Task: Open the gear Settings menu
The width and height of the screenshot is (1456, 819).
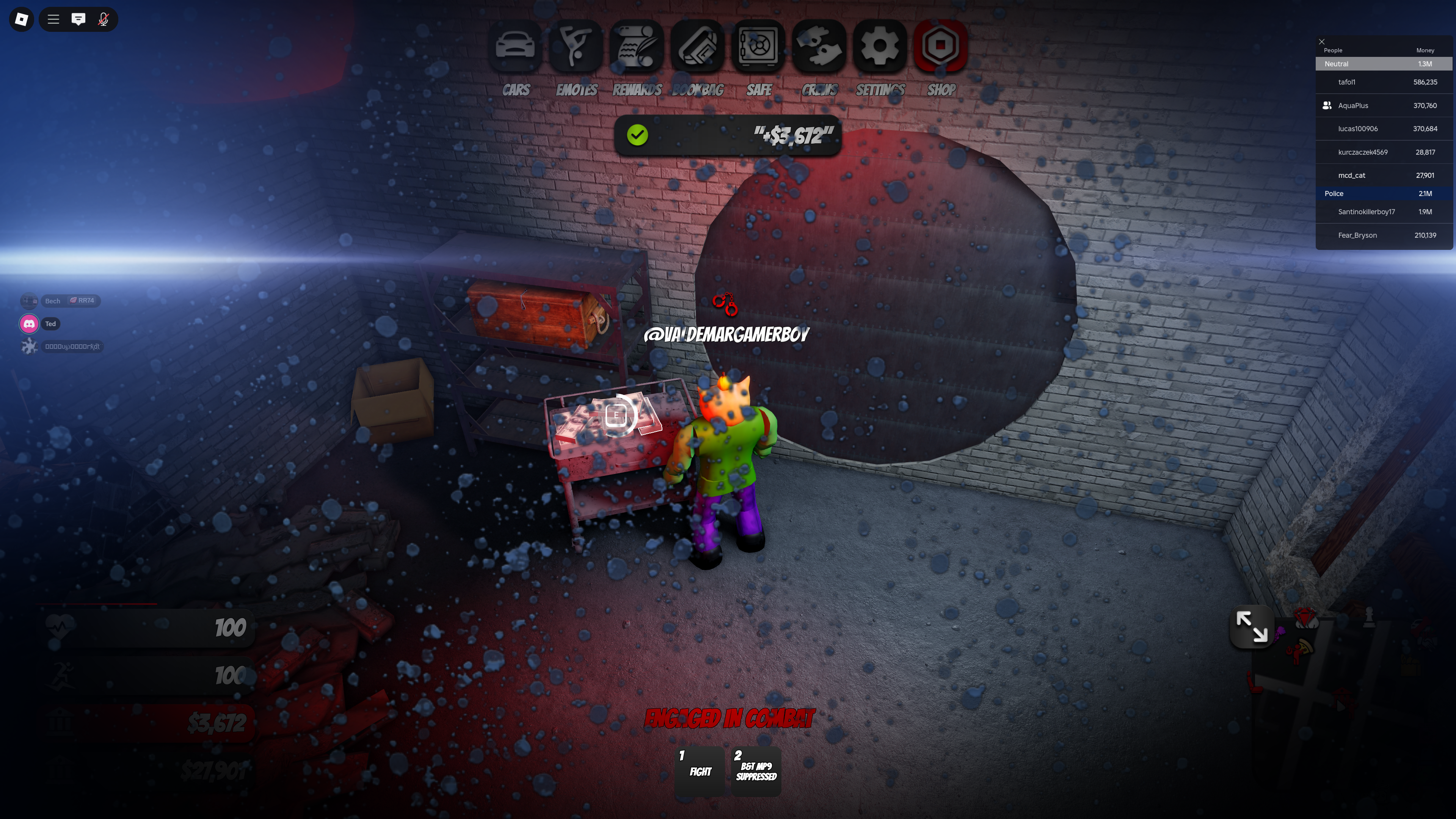Action: click(x=880, y=46)
